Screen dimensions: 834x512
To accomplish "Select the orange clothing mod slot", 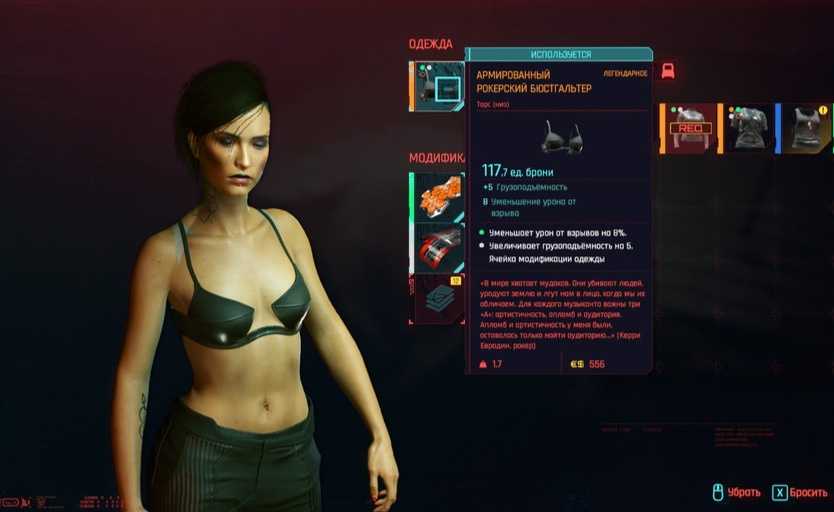I will (x=438, y=196).
